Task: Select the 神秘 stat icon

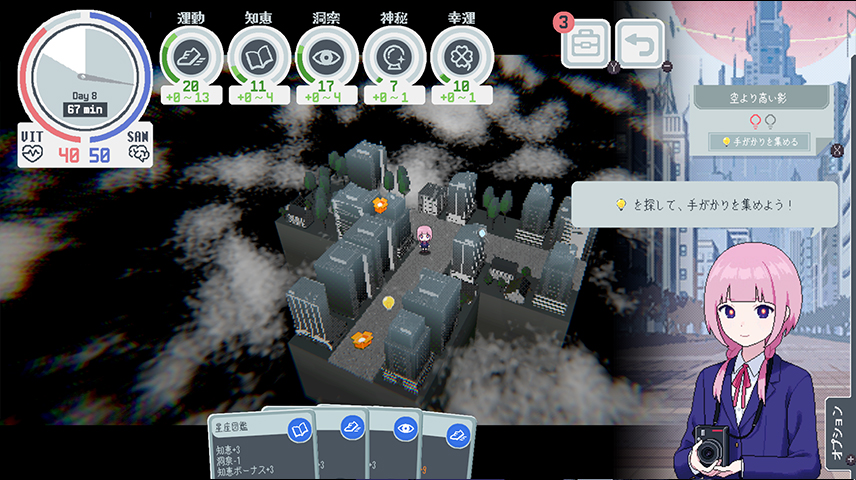Action: point(394,55)
